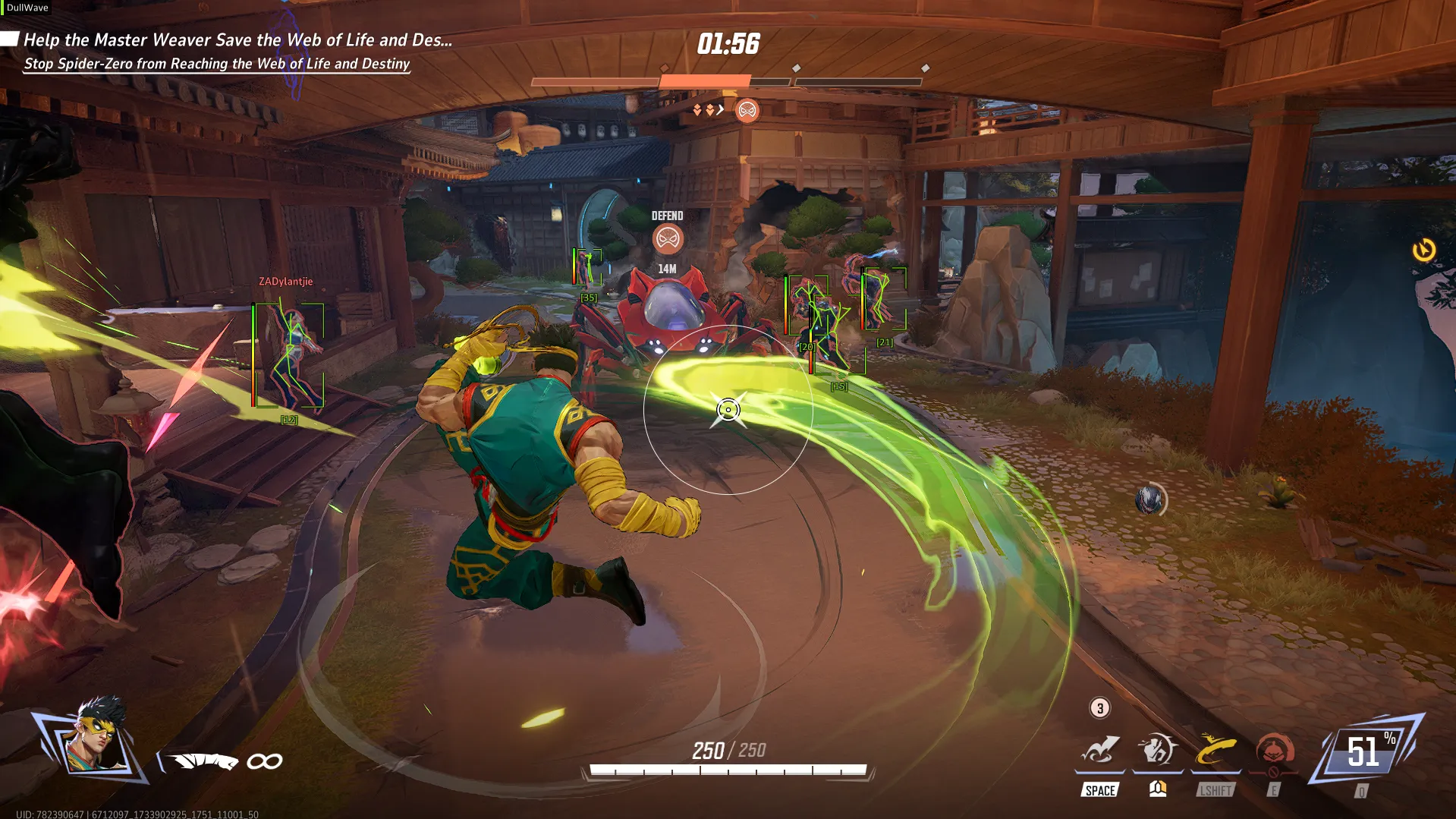Trigger the yellow dragon kick ability
The image size is (1456, 819).
(x=1215, y=750)
